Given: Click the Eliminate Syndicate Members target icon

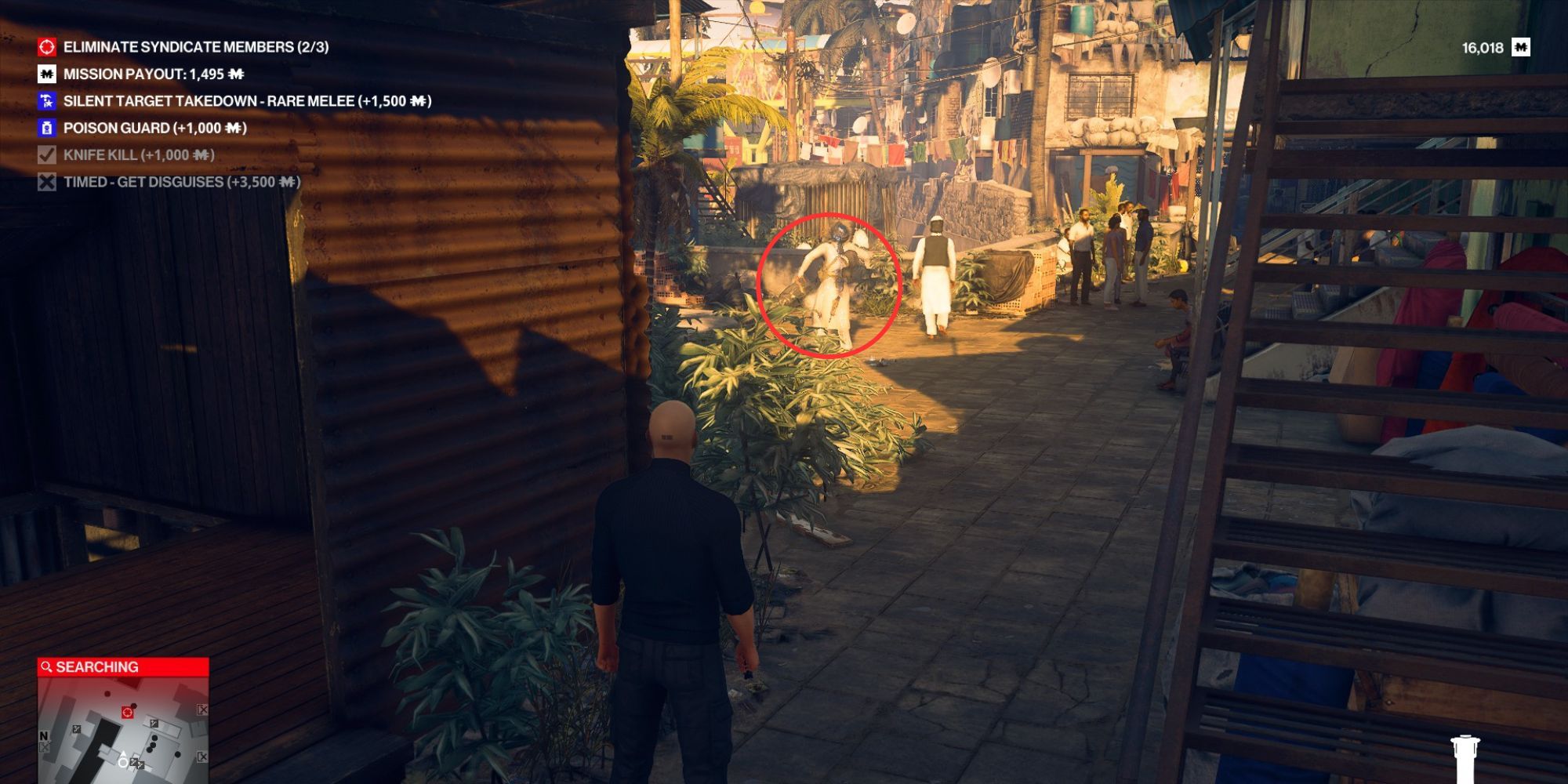Looking at the screenshot, I should point(47,47).
